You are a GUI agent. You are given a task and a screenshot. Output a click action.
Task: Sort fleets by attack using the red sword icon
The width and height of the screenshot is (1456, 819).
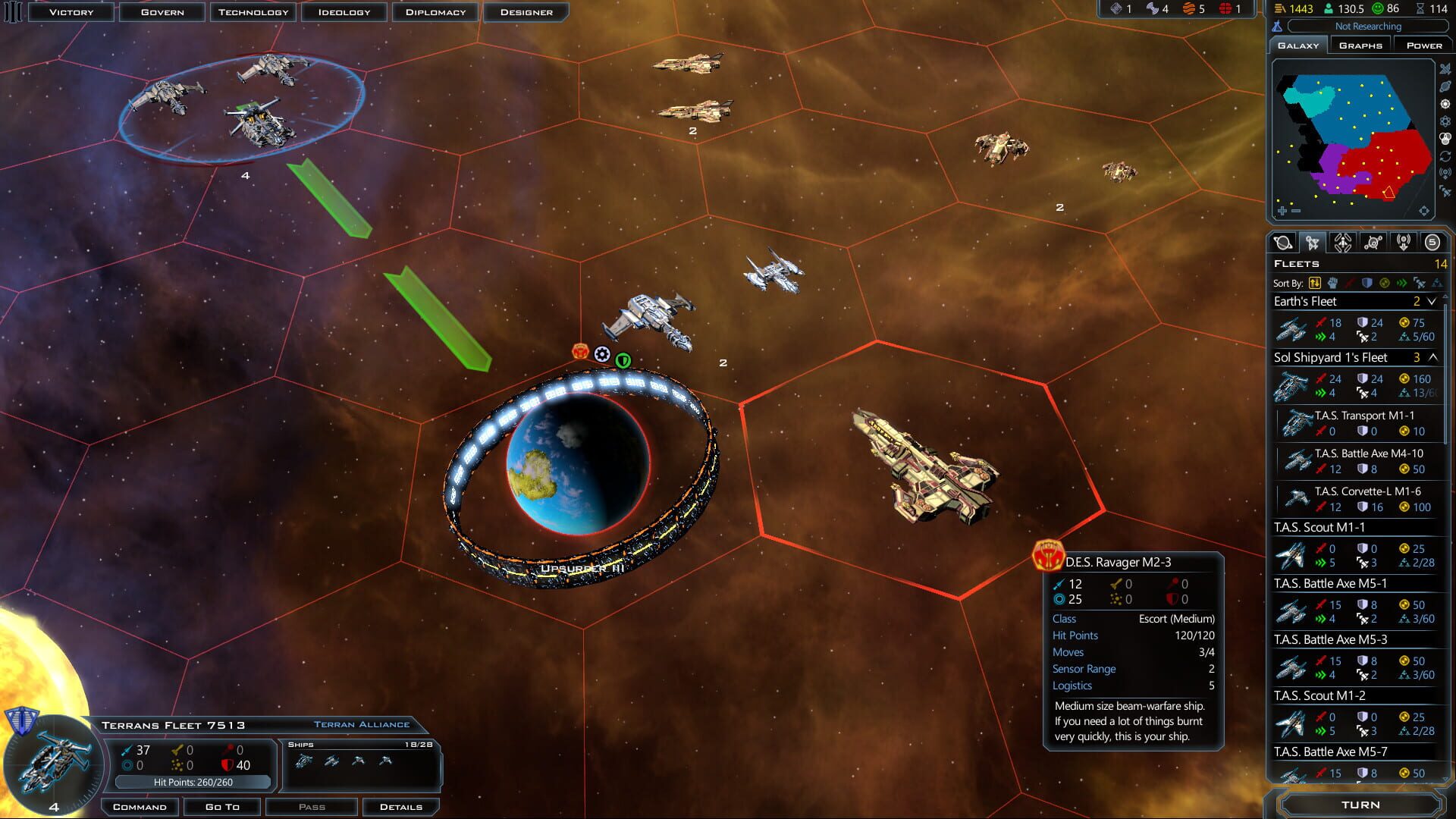[x=1350, y=284]
